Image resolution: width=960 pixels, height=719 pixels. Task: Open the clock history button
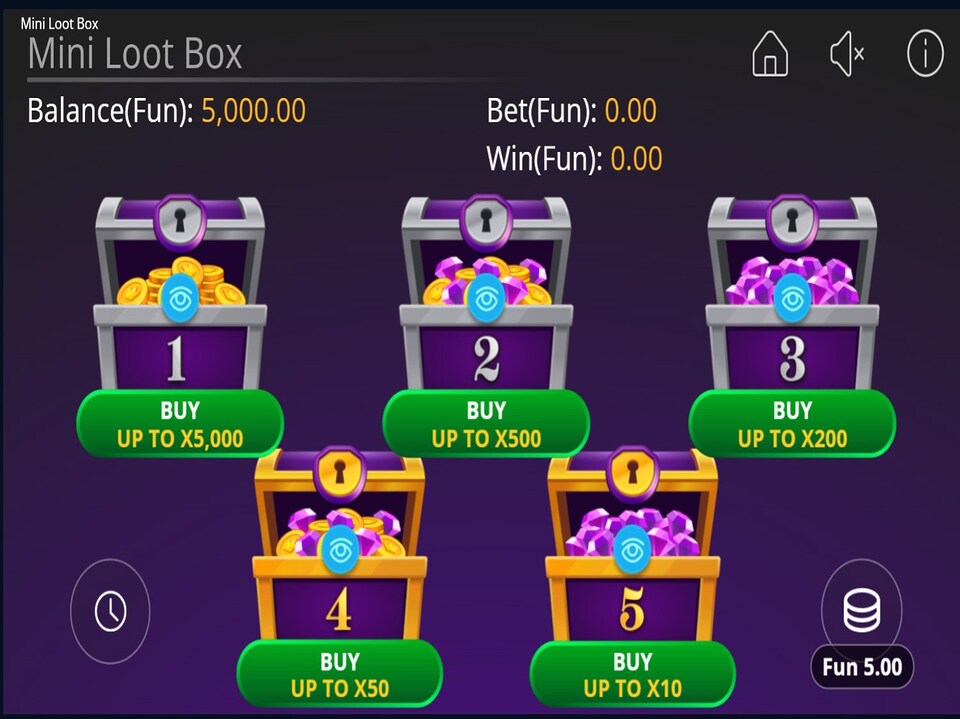[x=110, y=610]
